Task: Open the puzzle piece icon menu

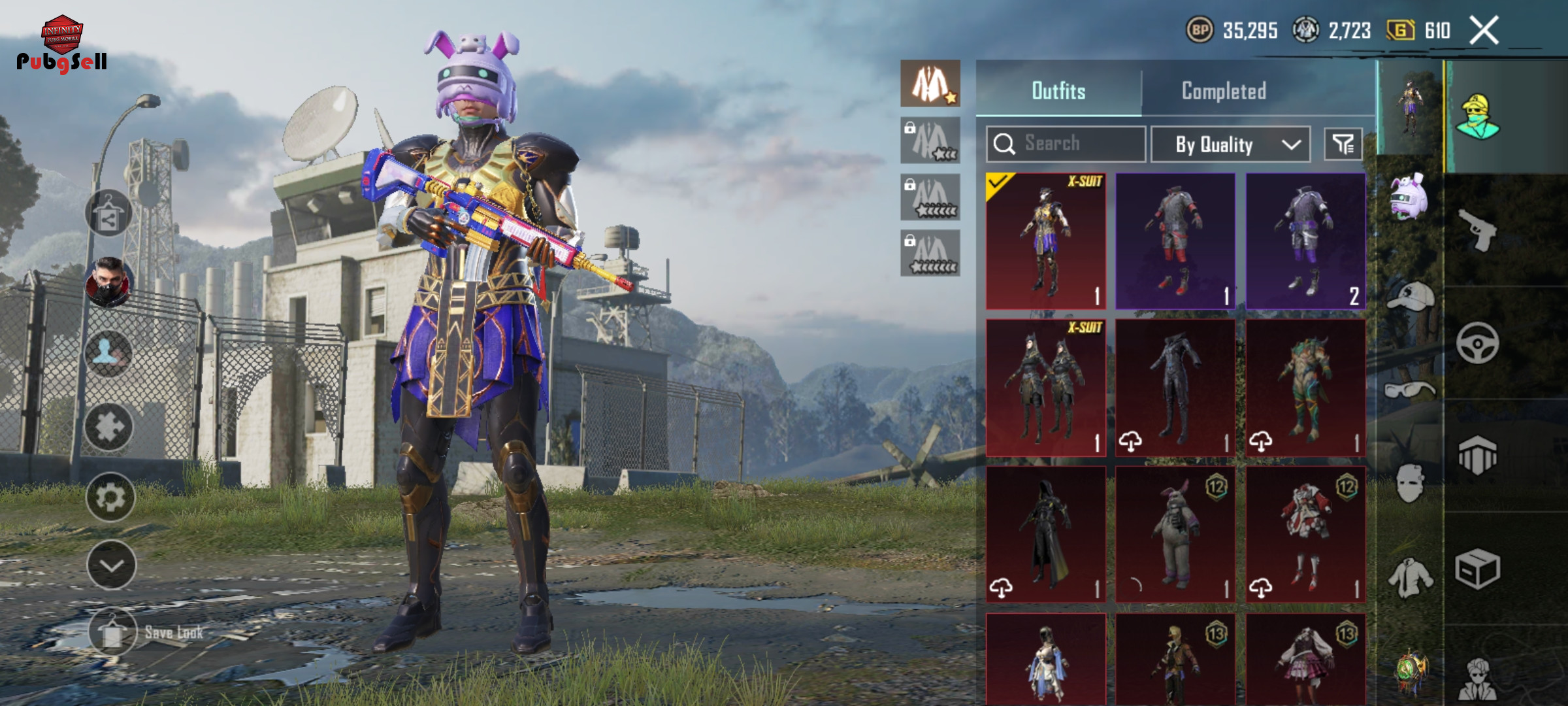Action: click(108, 426)
